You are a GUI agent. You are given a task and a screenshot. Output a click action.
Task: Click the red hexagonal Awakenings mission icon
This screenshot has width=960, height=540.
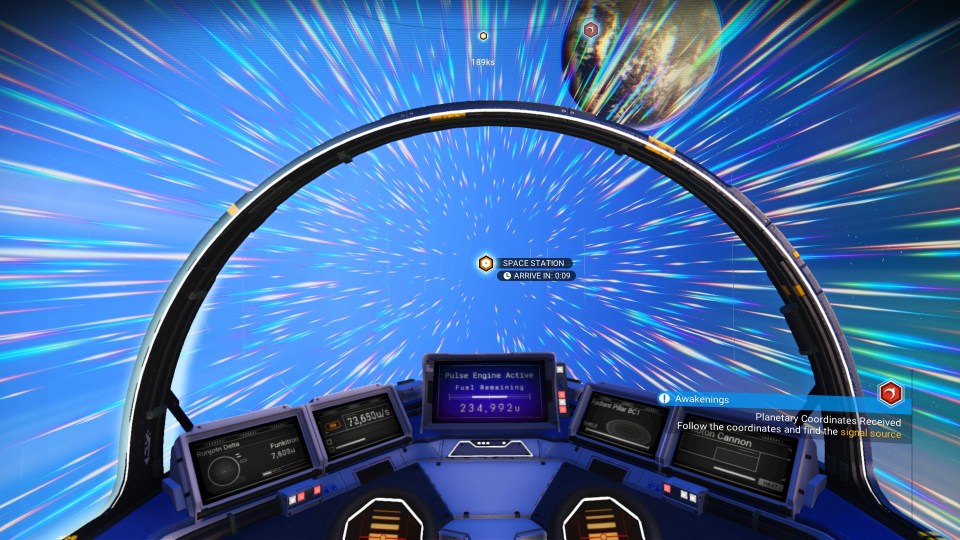click(890, 393)
